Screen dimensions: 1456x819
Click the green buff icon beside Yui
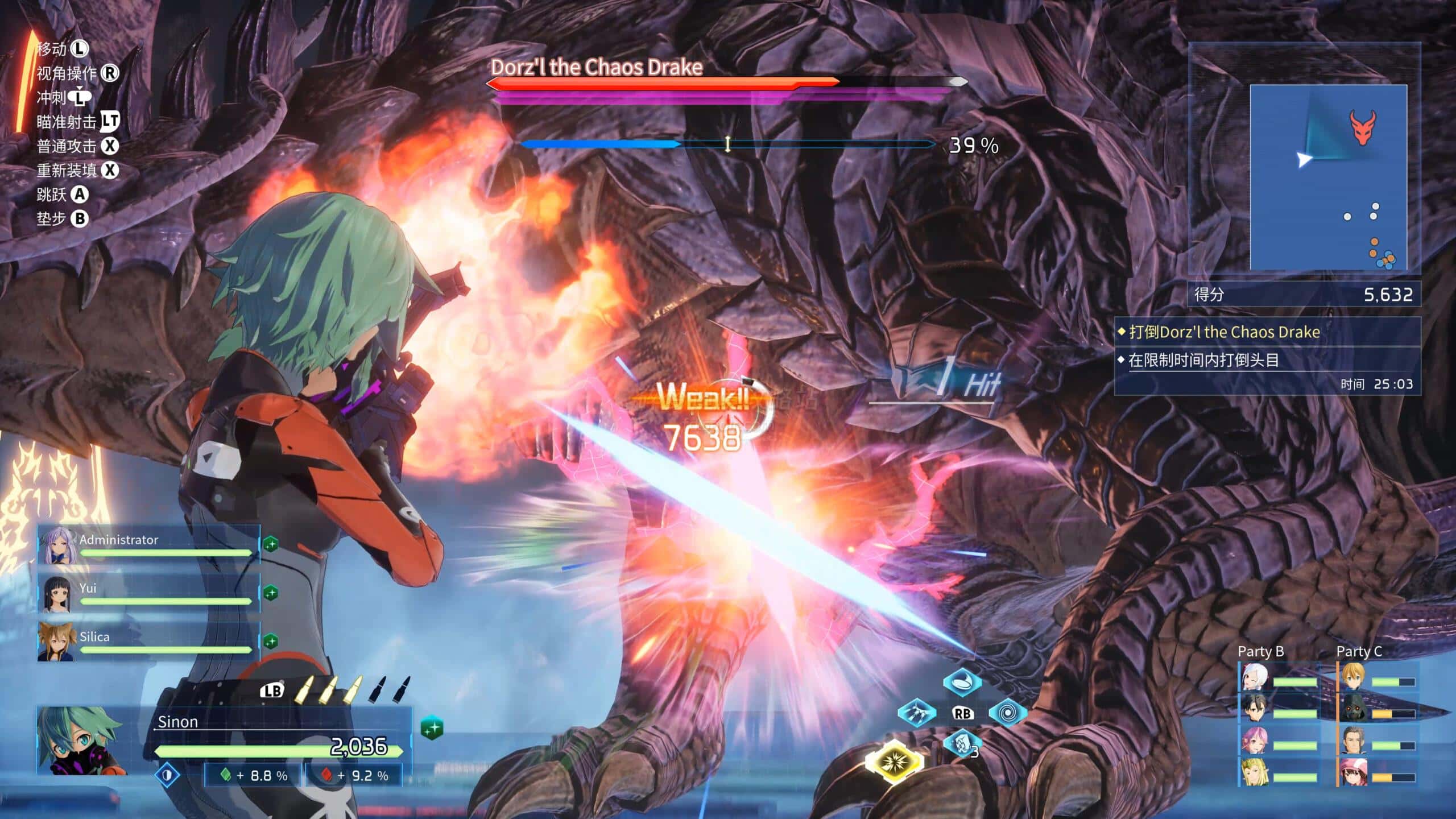271,593
